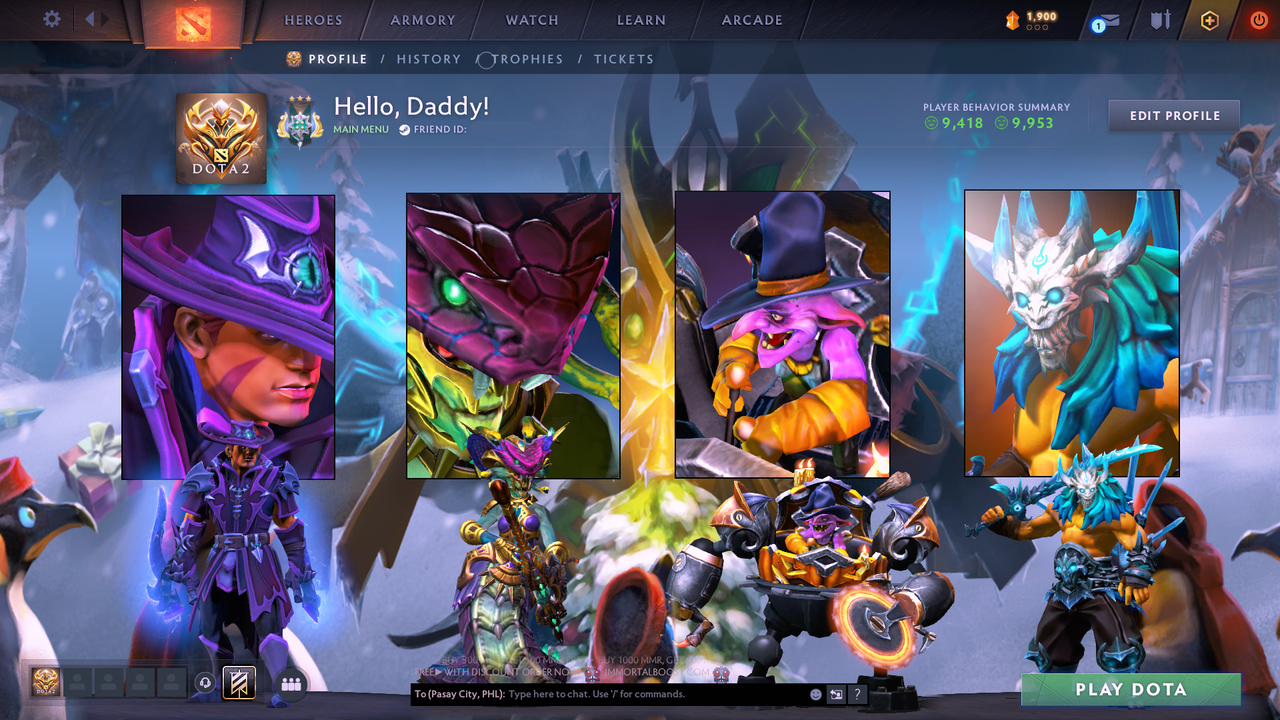Open the friends group icon near party slots

[x=290, y=682]
